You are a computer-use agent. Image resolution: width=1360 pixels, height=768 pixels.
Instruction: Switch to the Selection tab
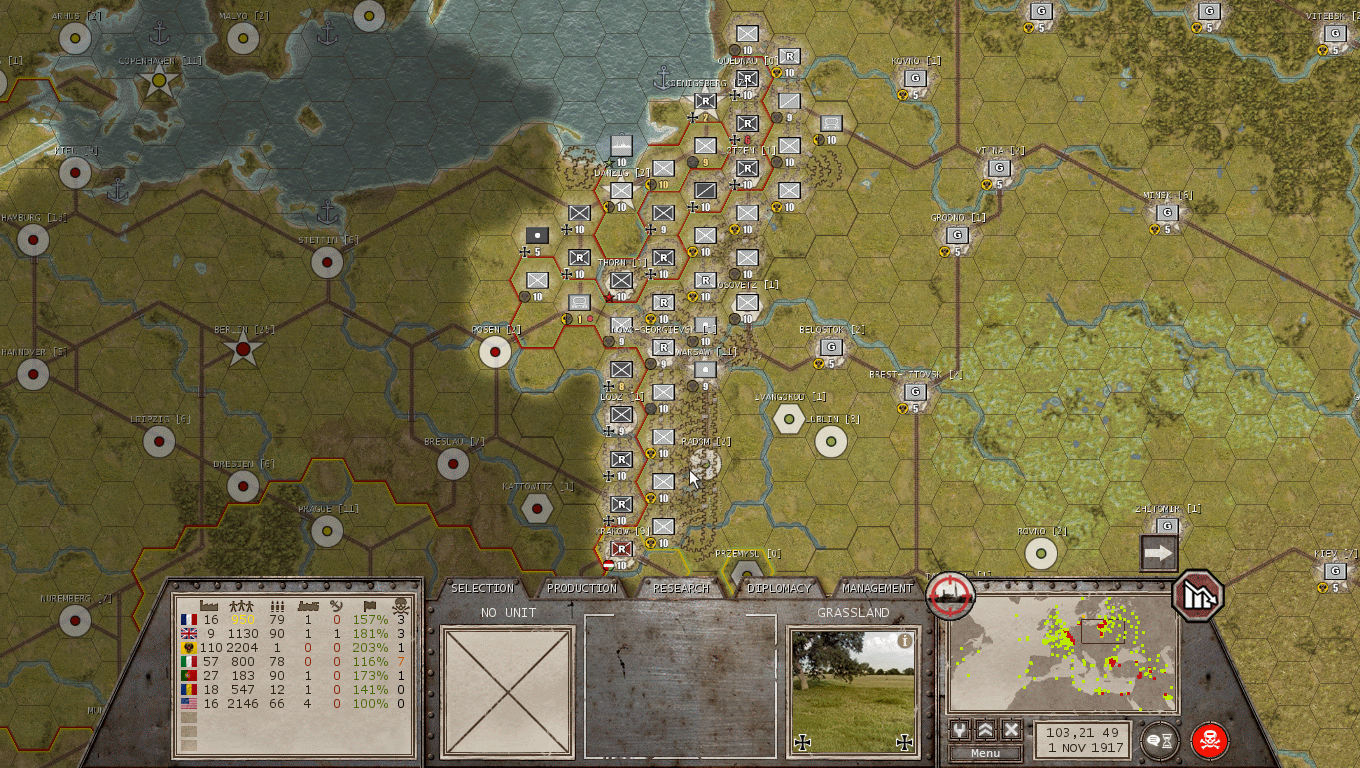coord(483,588)
